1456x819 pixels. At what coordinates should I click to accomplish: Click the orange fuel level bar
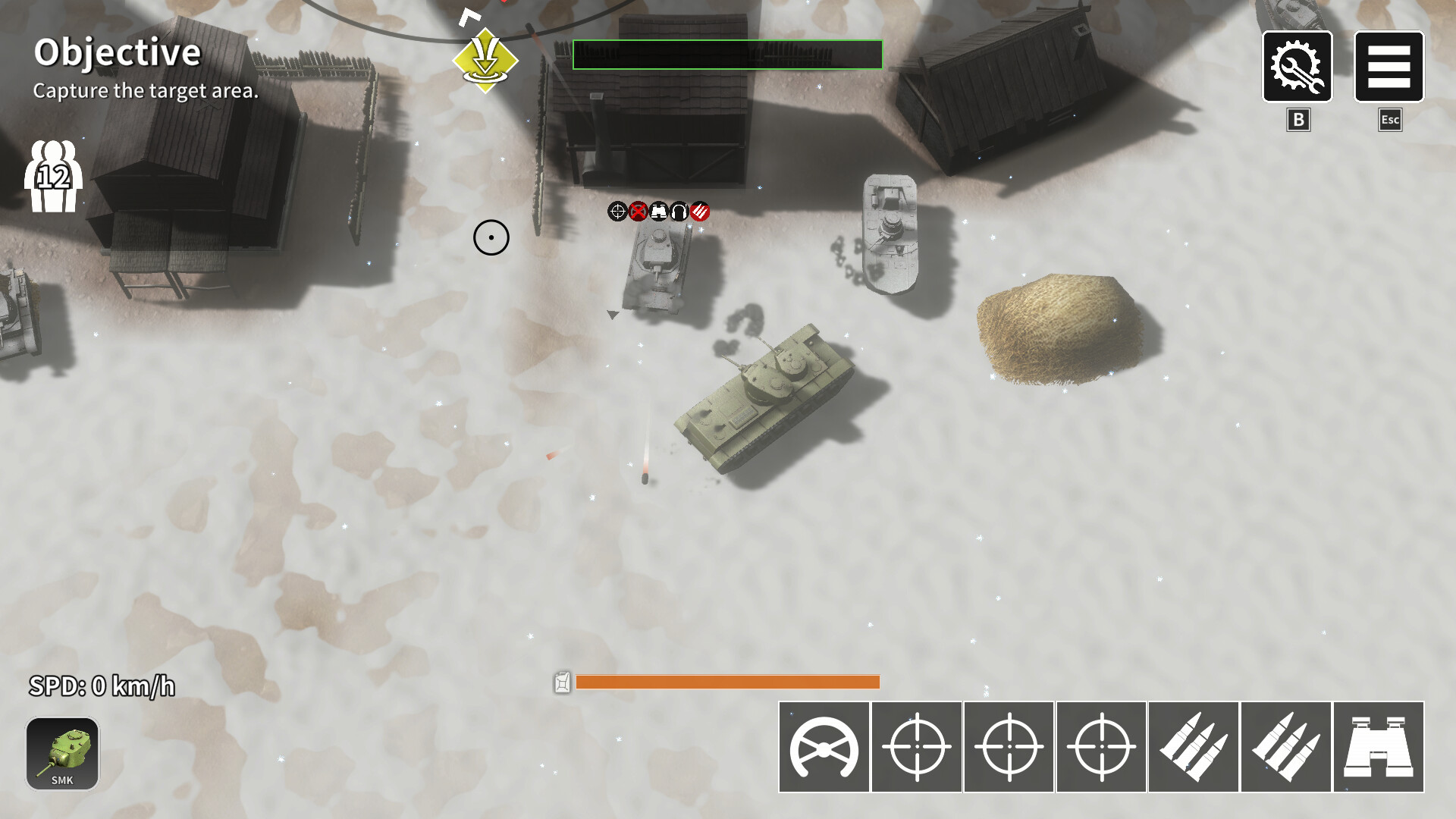pyautogui.click(x=726, y=683)
